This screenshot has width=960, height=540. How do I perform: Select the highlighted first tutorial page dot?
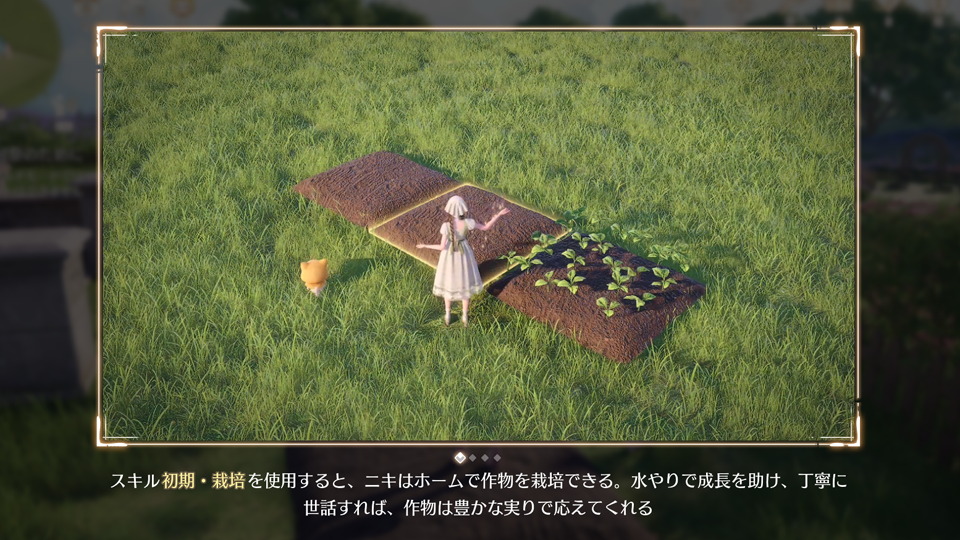(460, 458)
